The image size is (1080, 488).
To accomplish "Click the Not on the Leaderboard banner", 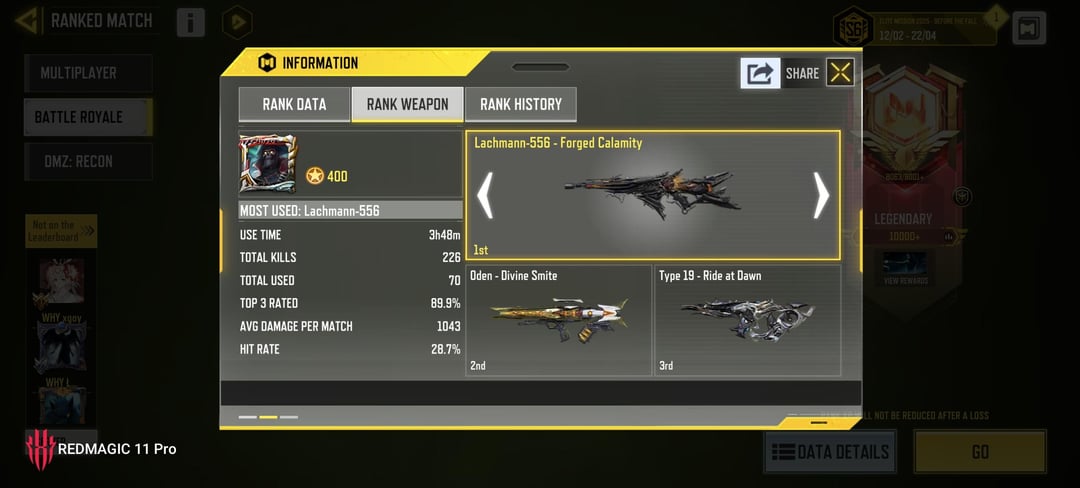I will coord(61,231).
